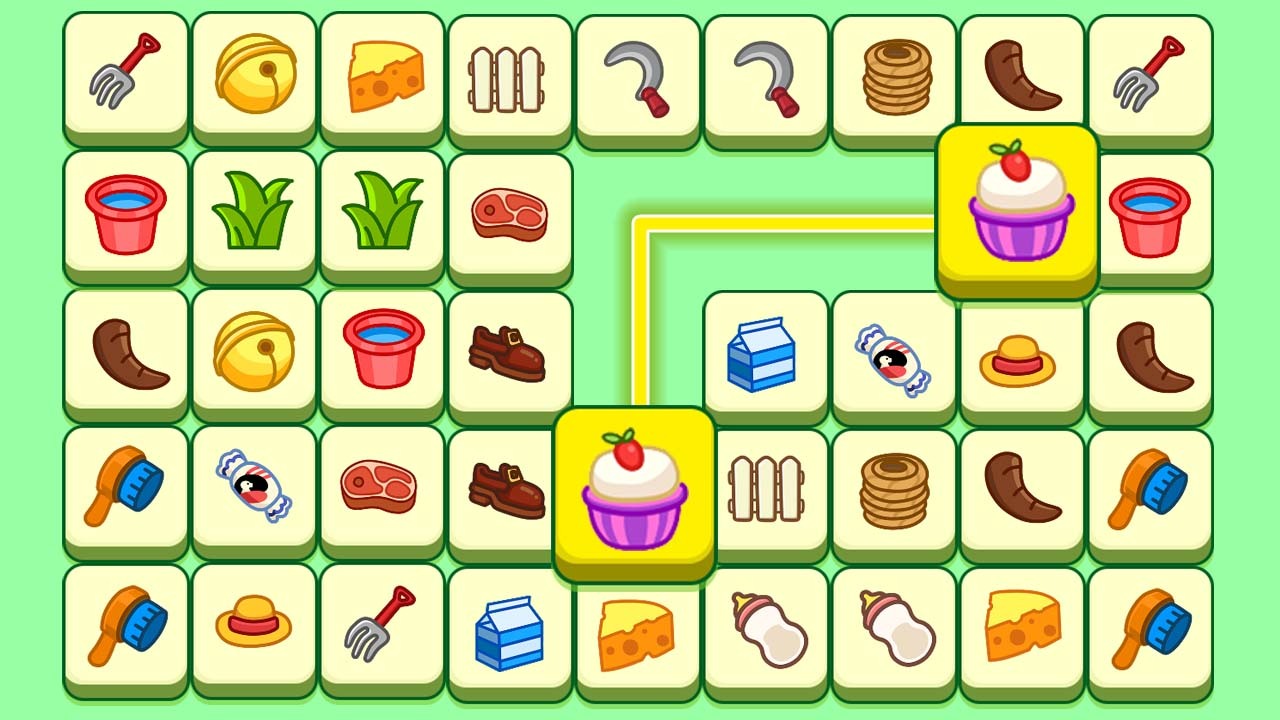This screenshot has height=720, width=1280.
Task: Select the steak tile beside the grass
Action: (x=510, y=213)
